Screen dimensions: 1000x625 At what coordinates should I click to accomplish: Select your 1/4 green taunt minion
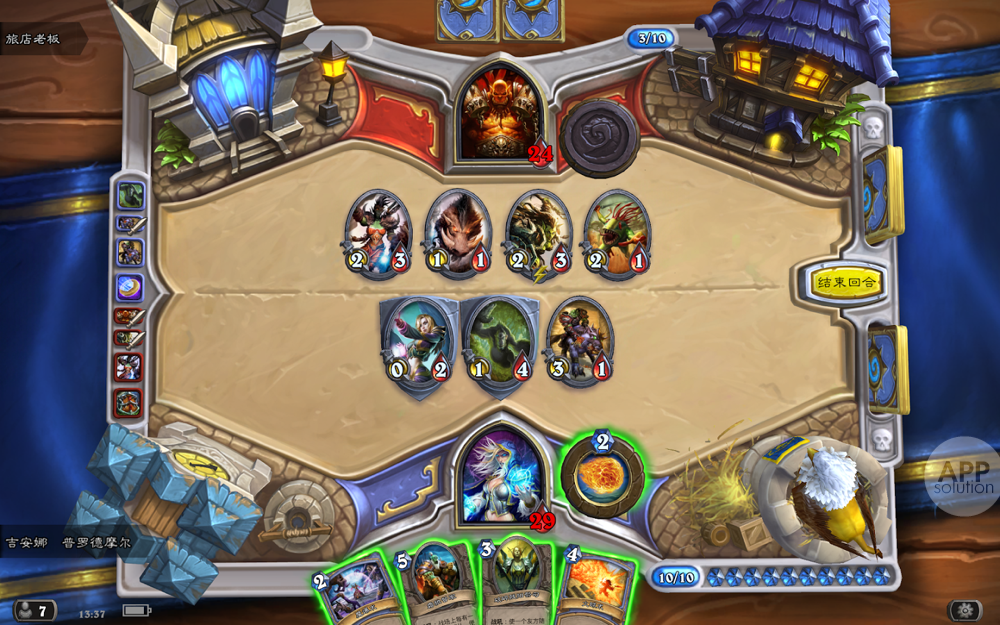tap(500, 343)
